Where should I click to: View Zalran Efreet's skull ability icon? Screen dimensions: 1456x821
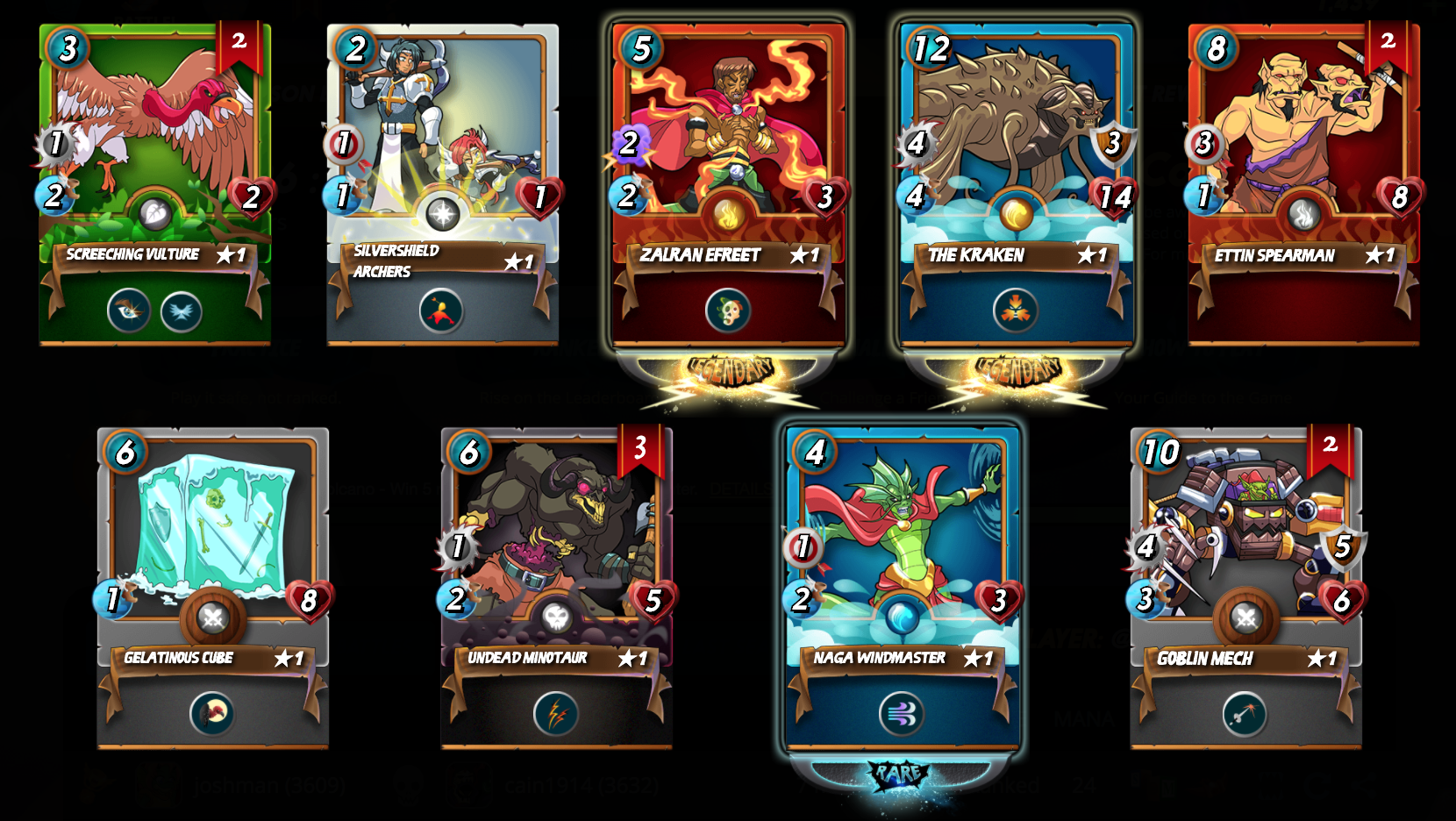728,311
